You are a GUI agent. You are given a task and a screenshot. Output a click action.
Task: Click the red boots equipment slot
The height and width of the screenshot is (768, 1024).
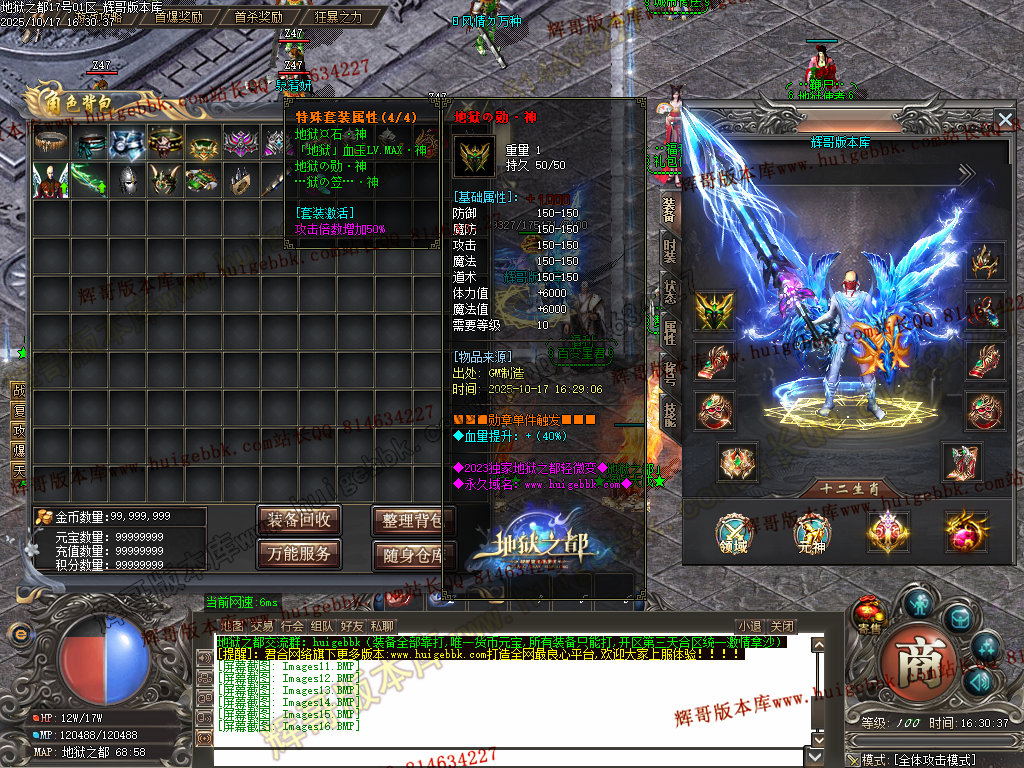point(962,462)
